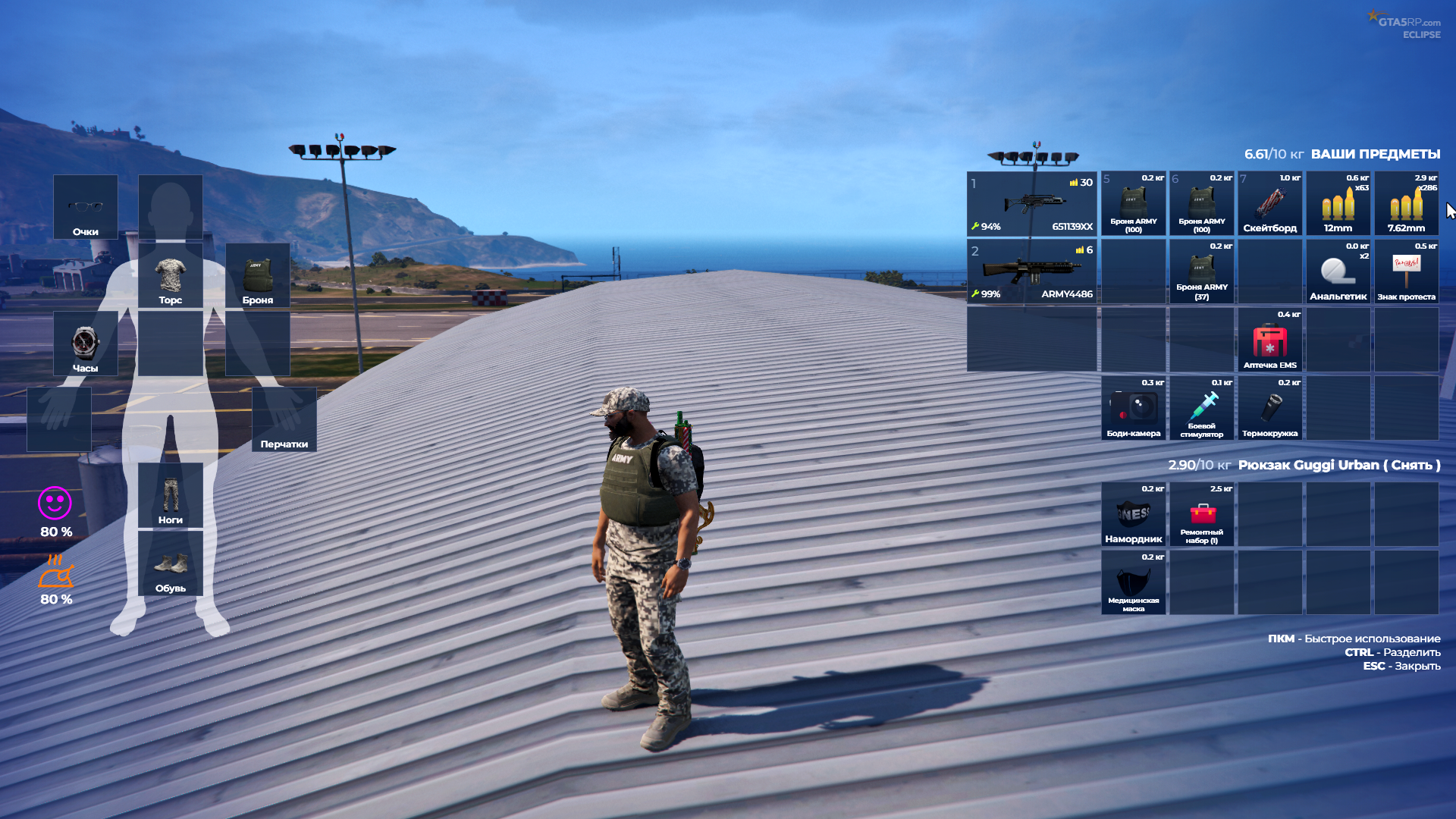1456x819 pixels.
Task: Select the Боевой стимулятор syringe
Action: tap(1201, 409)
